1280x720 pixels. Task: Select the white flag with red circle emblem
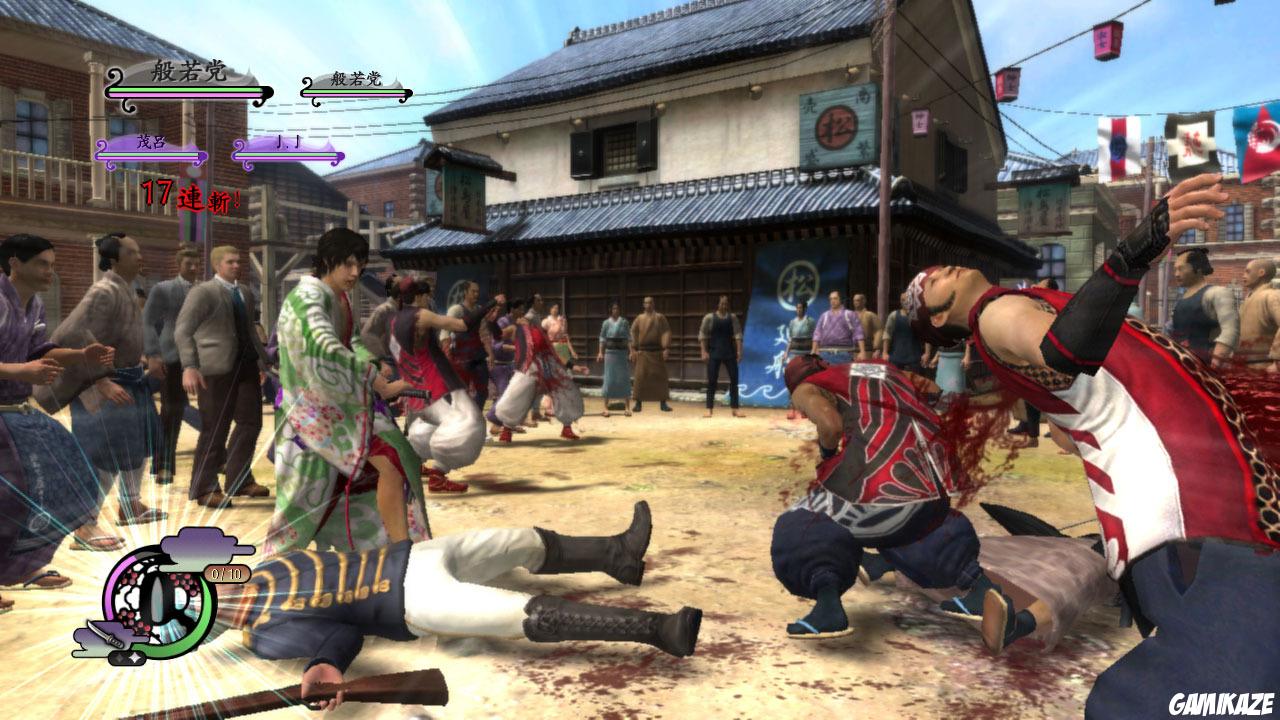point(1122,147)
